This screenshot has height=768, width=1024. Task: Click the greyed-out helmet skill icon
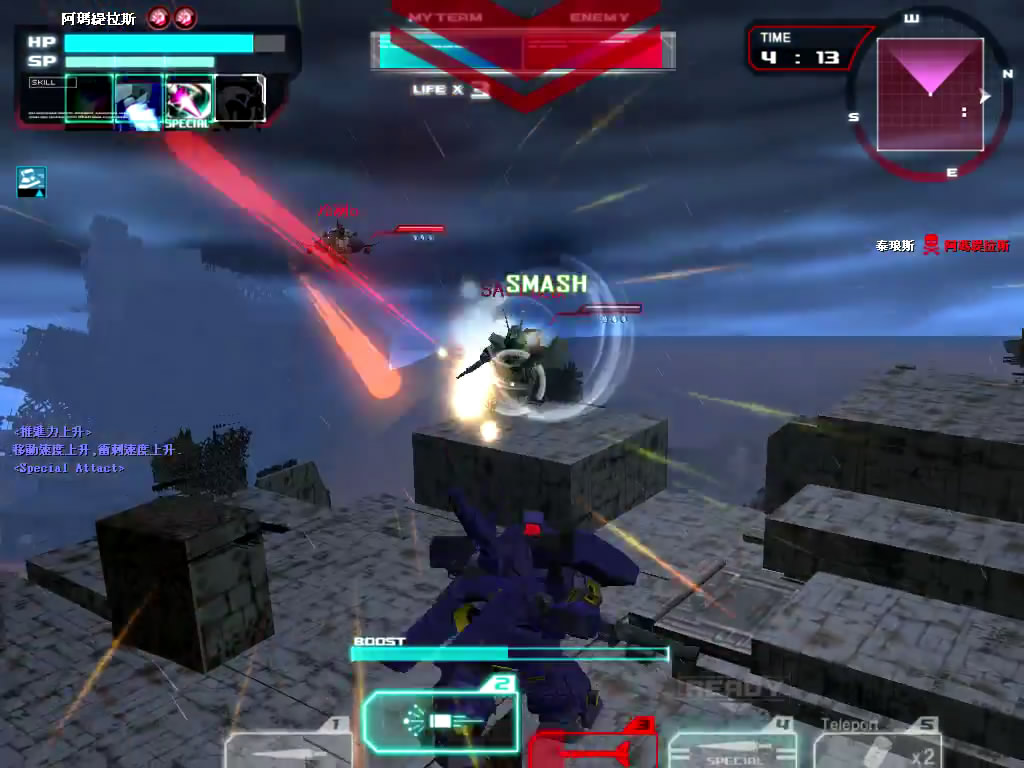tap(240, 100)
